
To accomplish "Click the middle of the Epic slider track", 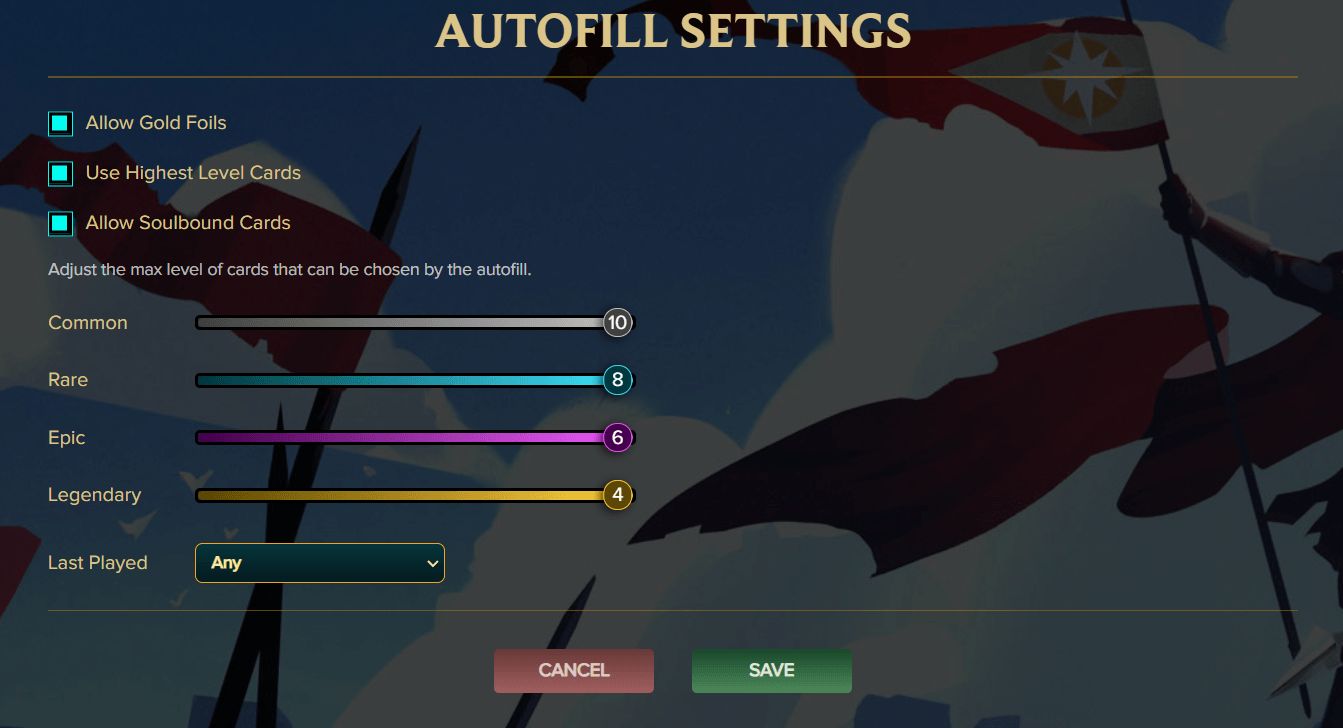I will click(x=405, y=437).
